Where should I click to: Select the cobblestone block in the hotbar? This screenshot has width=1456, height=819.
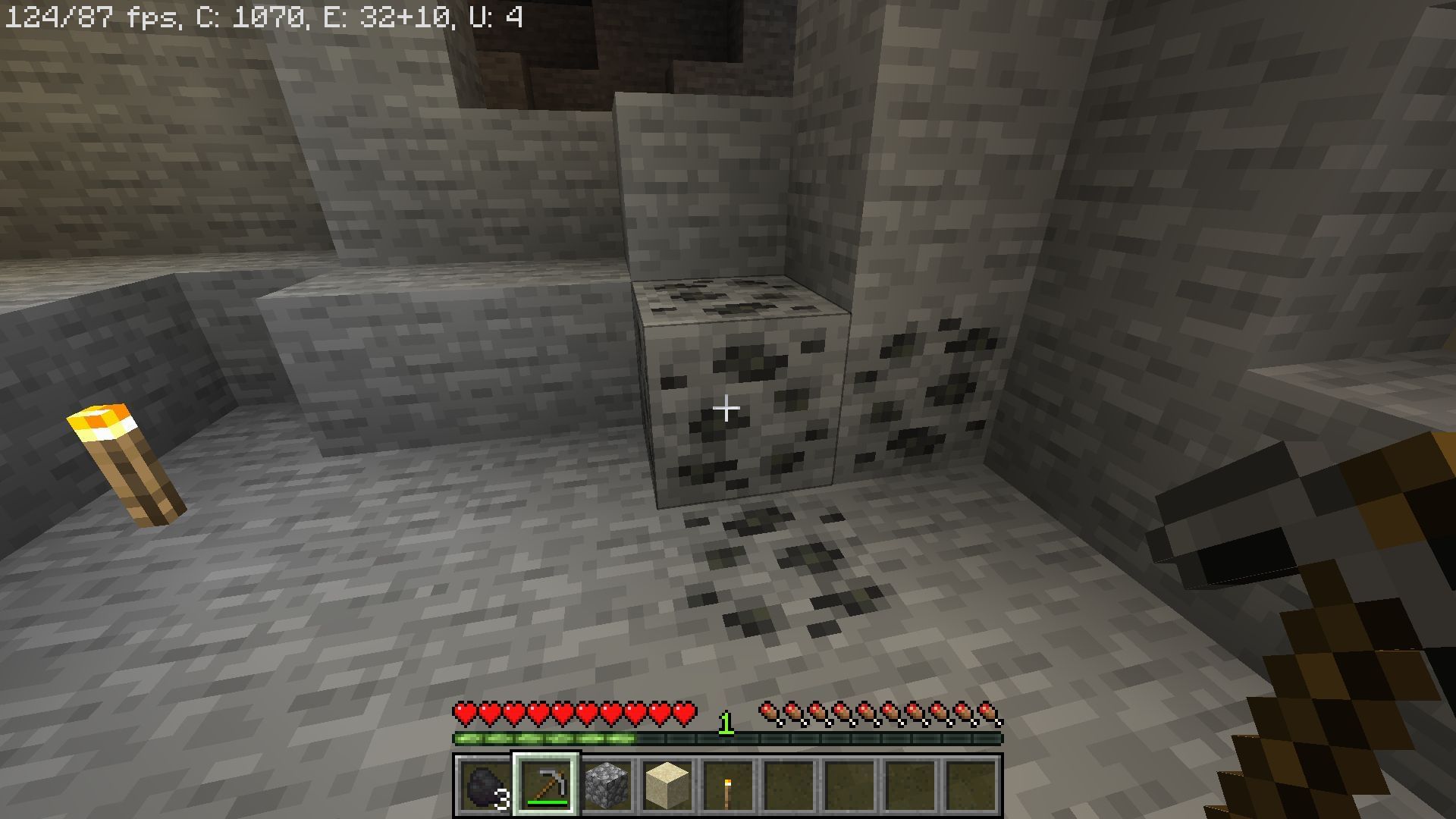[x=606, y=786]
